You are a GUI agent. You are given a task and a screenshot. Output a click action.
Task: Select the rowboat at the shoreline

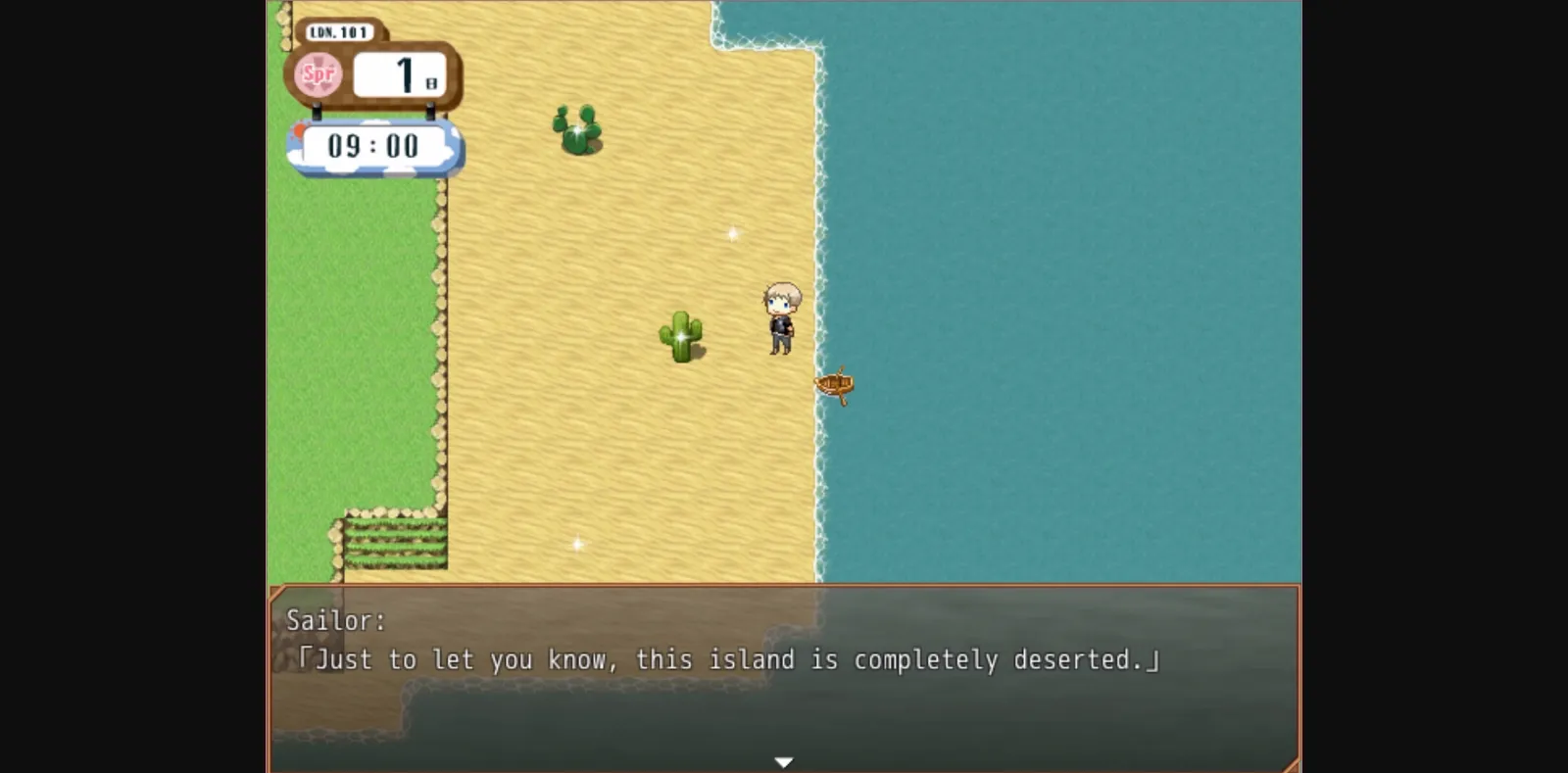tap(835, 385)
